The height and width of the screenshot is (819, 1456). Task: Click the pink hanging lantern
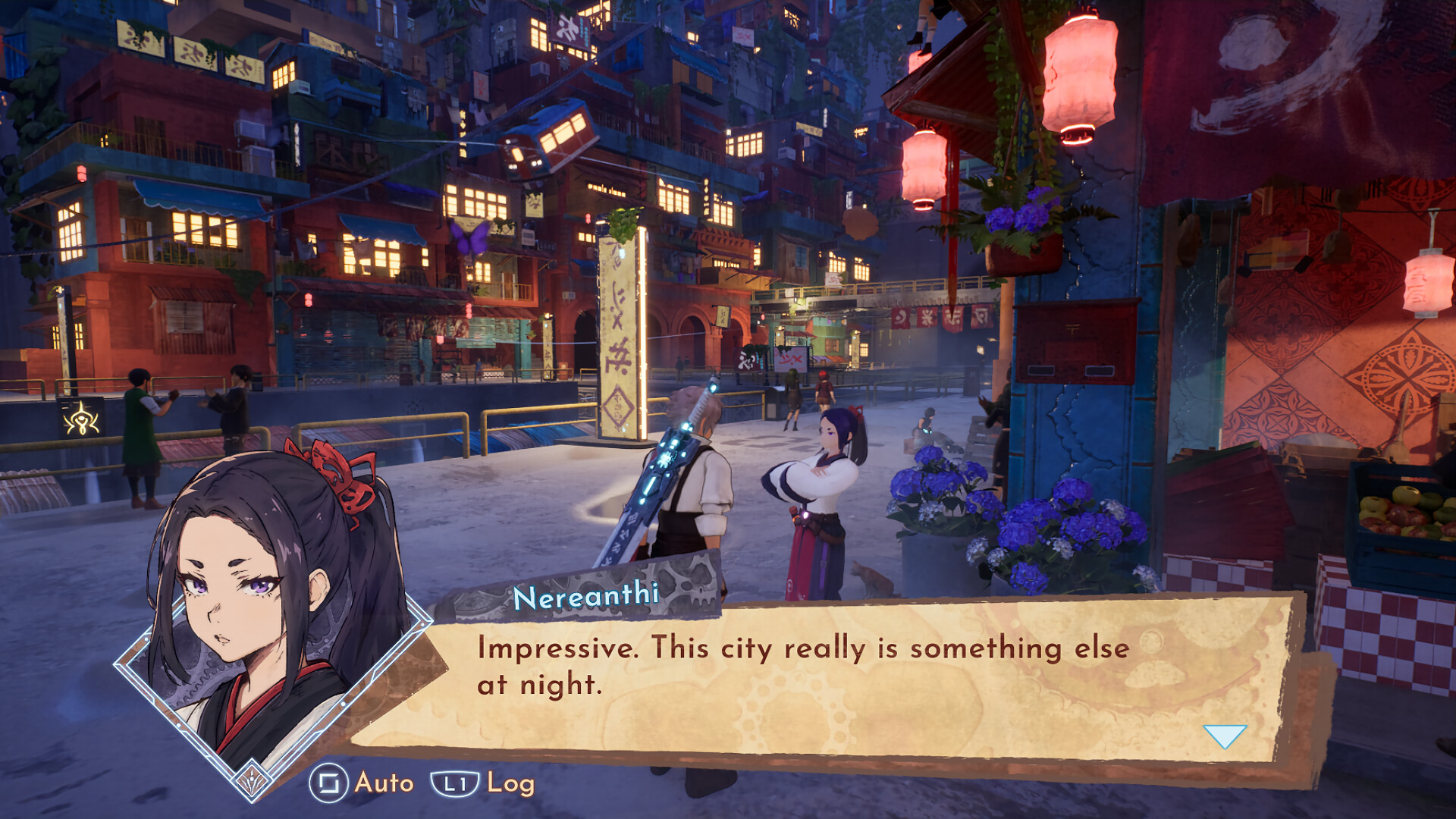tap(1078, 72)
